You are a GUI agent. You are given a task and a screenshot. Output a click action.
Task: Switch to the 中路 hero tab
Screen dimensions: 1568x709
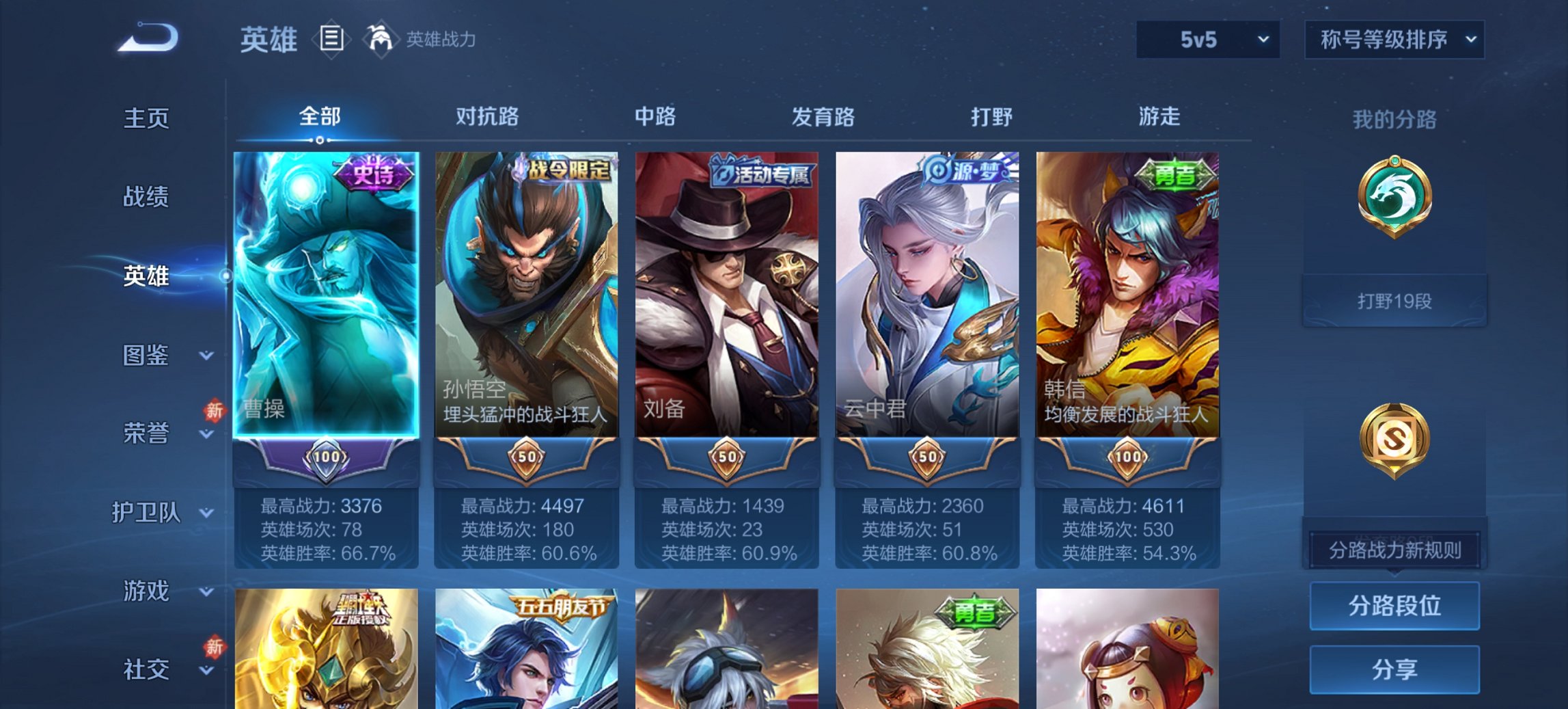pos(653,118)
